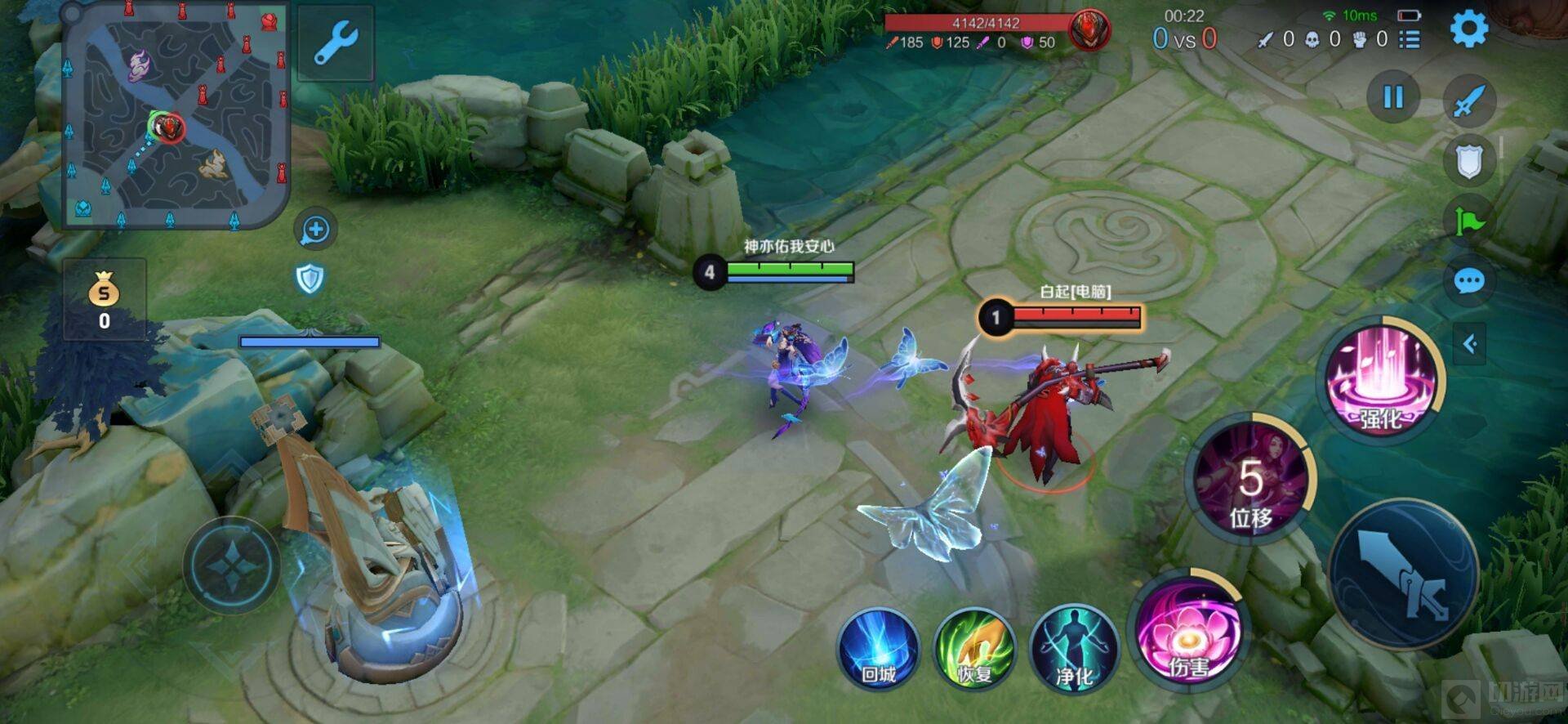Open the chat bubble quick messages
Viewport: 1568px width, 724px height.
pos(1469,282)
